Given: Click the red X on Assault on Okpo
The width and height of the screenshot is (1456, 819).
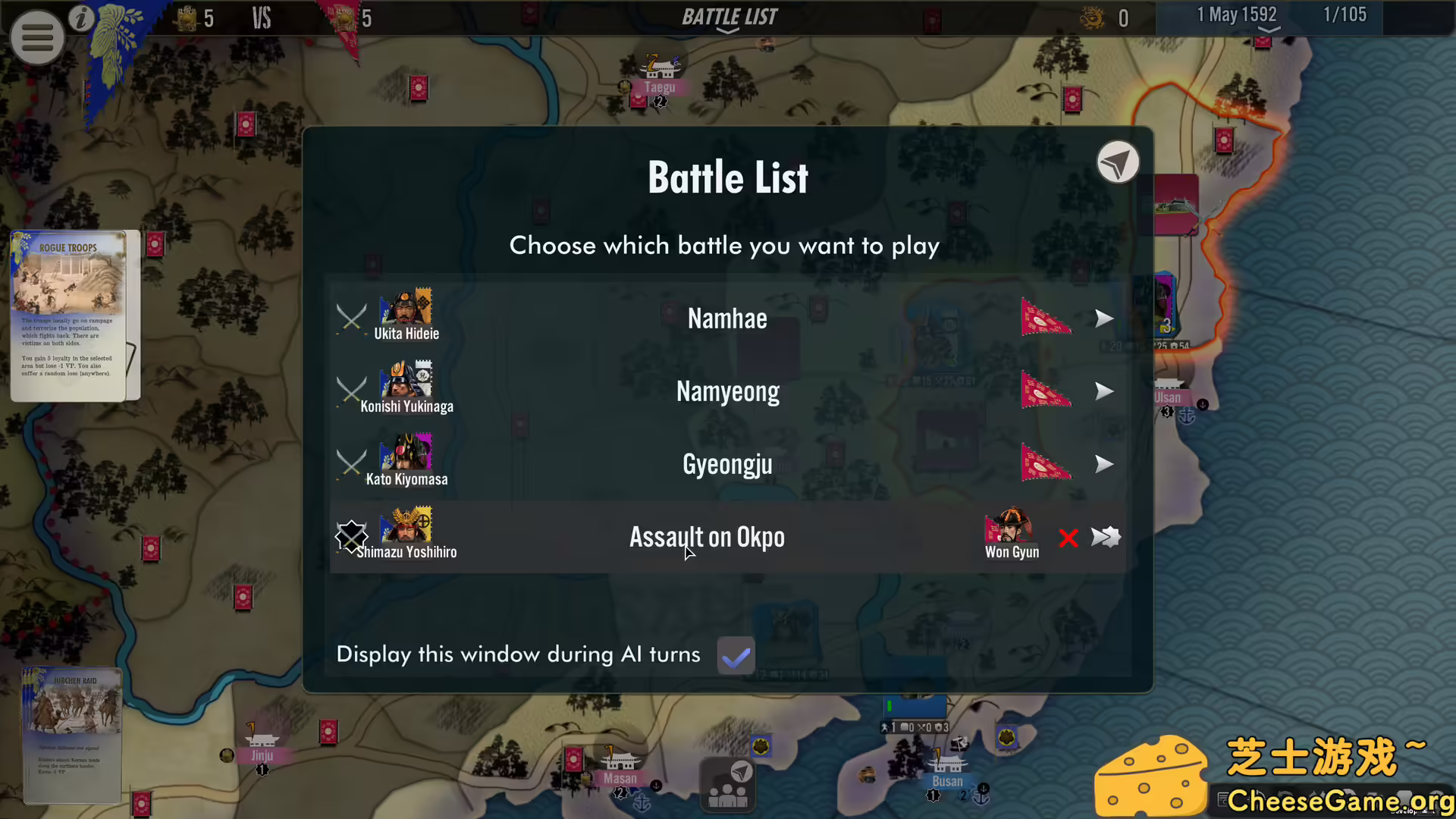Looking at the screenshot, I should 1068,538.
